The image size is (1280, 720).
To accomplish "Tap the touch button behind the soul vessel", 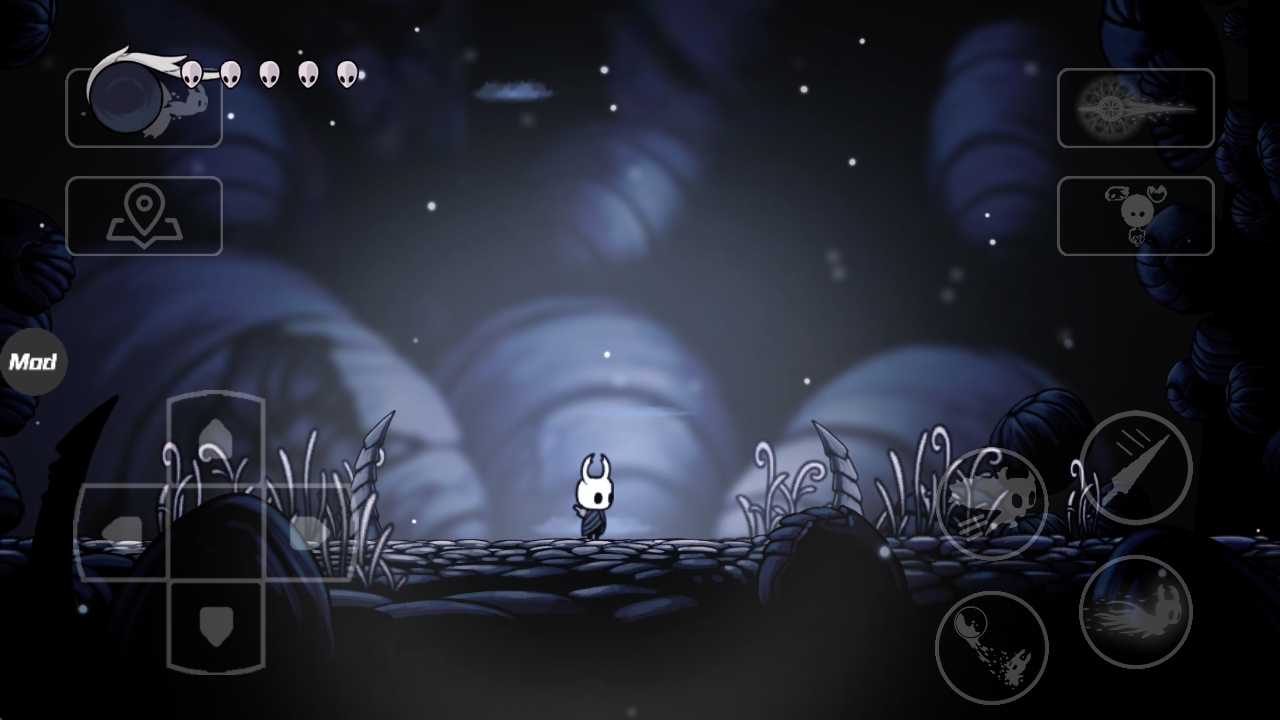I will tap(144, 108).
